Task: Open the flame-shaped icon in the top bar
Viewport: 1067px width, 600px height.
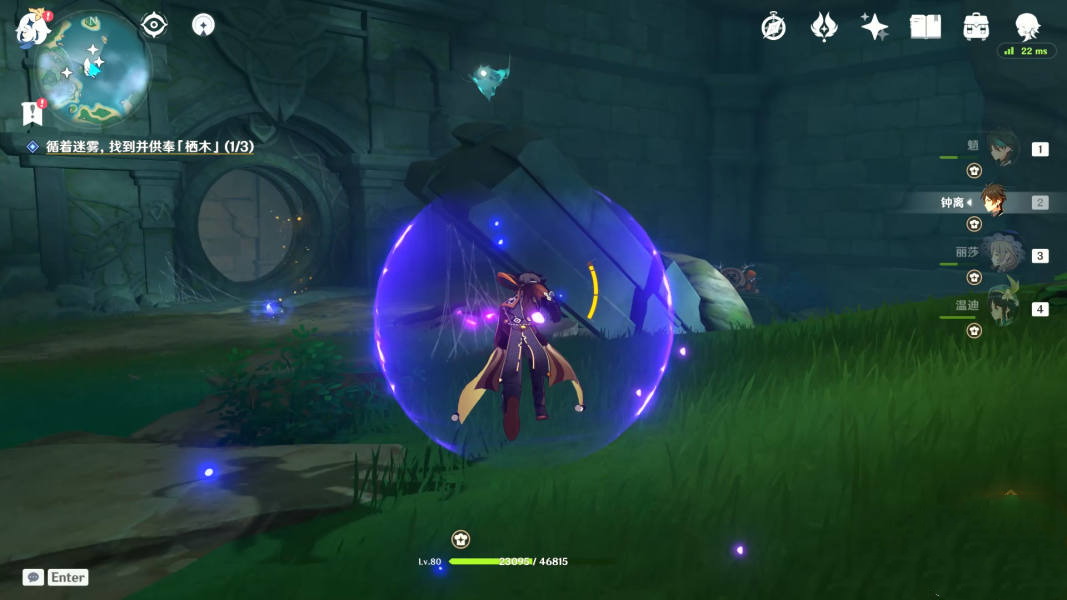Action: click(x=823, y=27)
